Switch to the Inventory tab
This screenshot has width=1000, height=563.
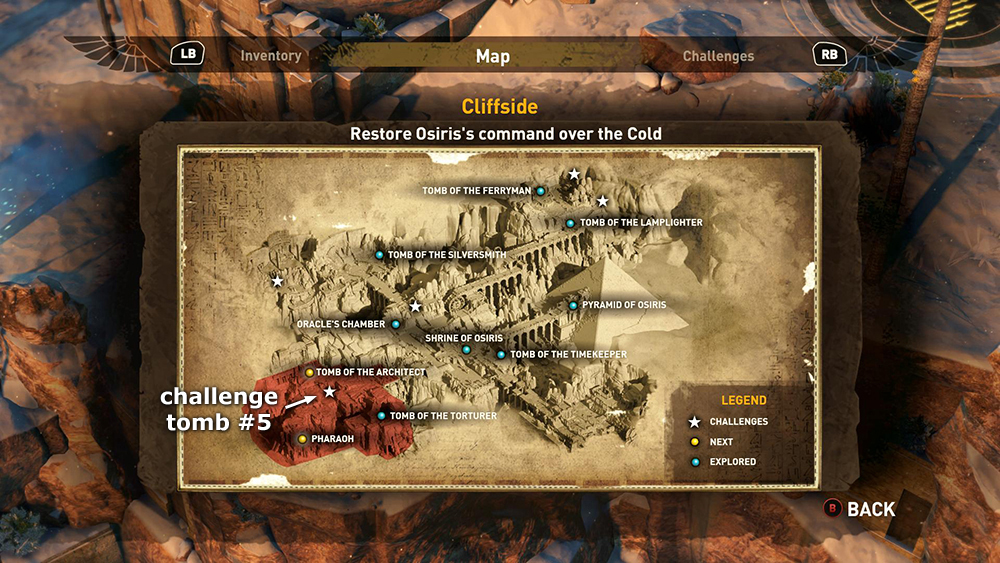[271, 56]
